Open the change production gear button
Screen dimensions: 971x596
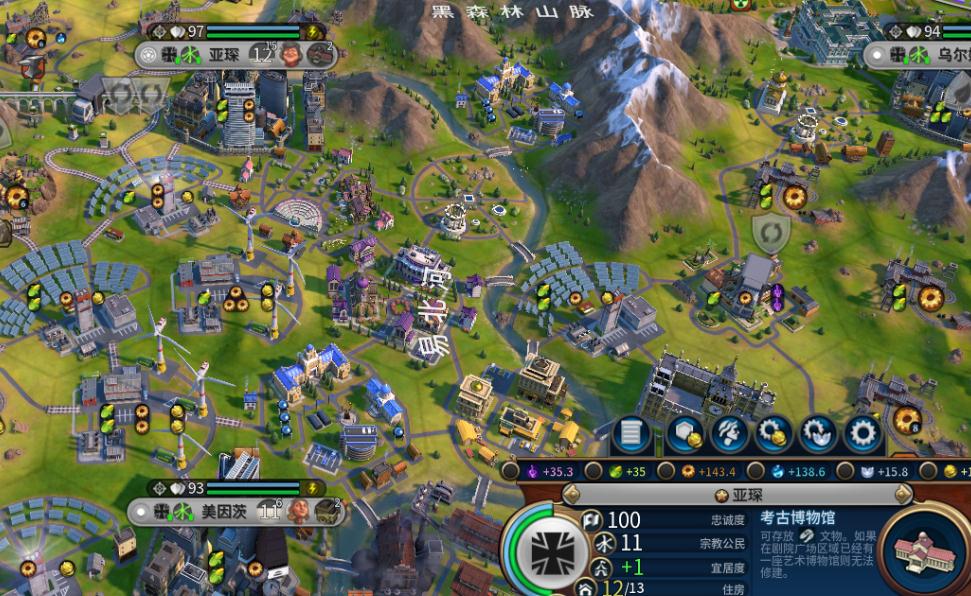click(x=862, y=434)
